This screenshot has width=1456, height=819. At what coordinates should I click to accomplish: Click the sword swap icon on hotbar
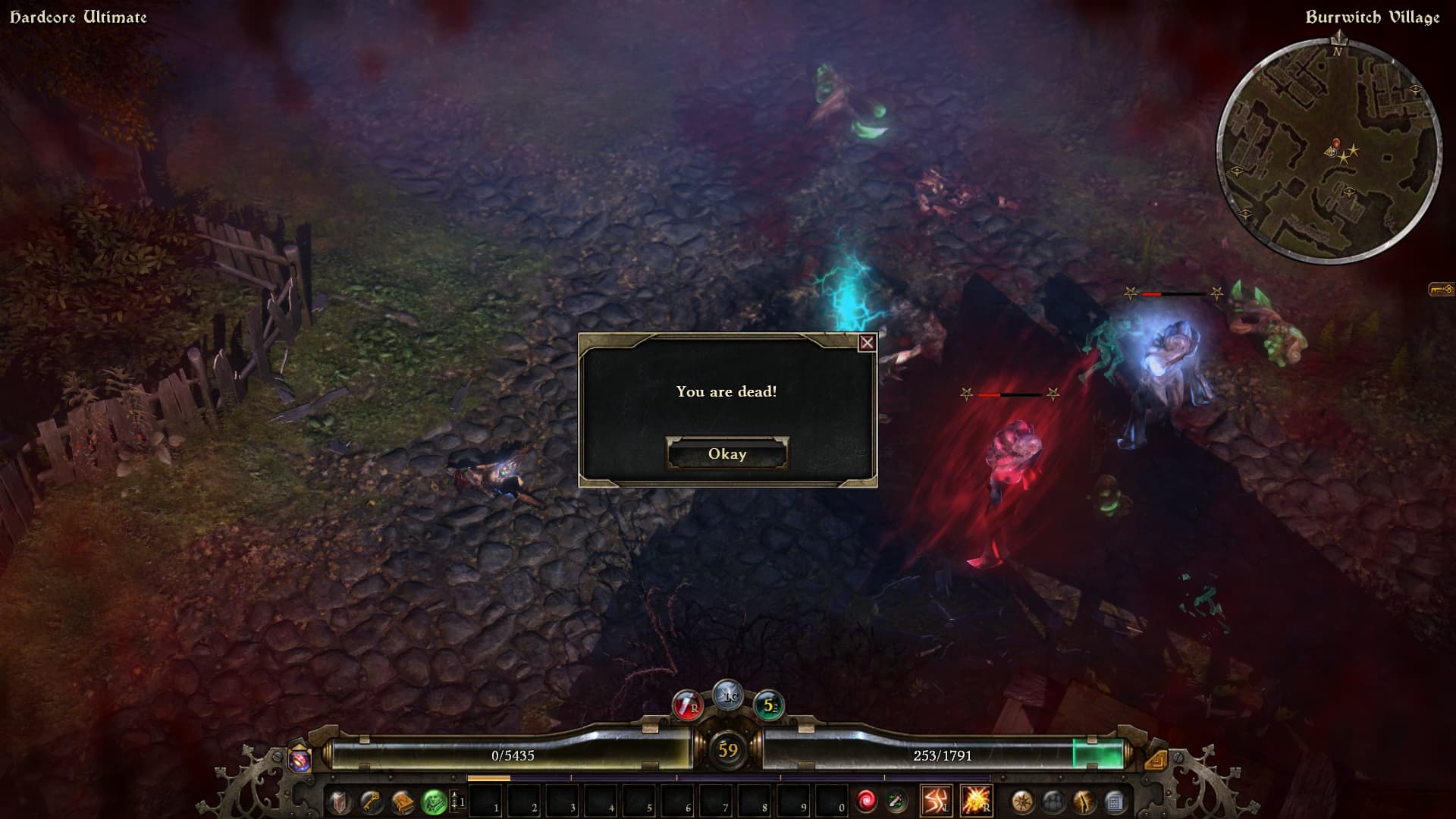click(x=896, y=801)
